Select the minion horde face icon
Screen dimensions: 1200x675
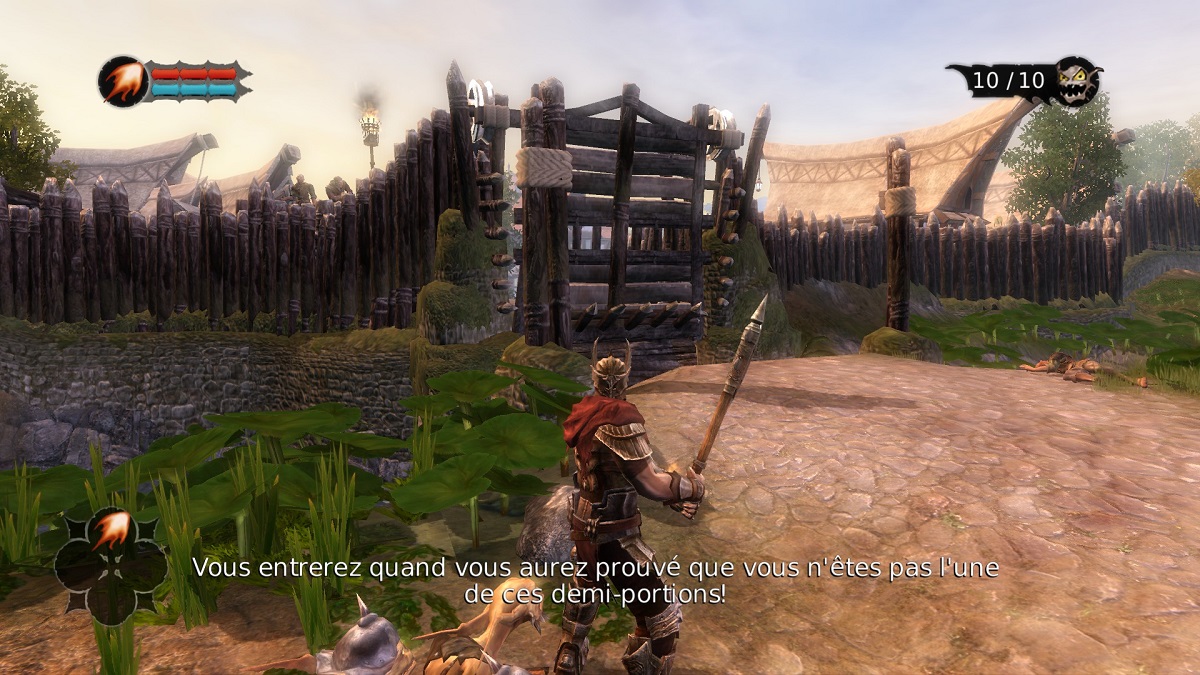1078,80
